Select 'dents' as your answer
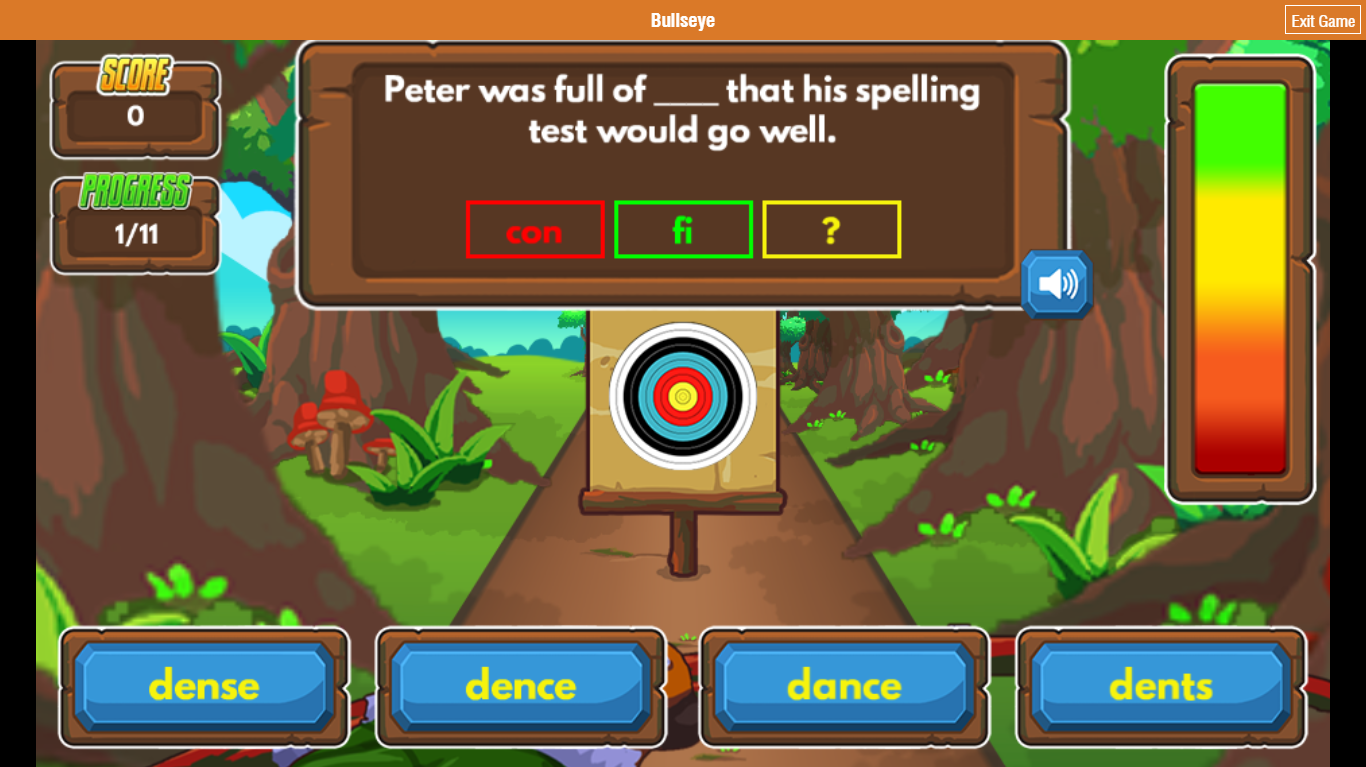 (1160, 686)
